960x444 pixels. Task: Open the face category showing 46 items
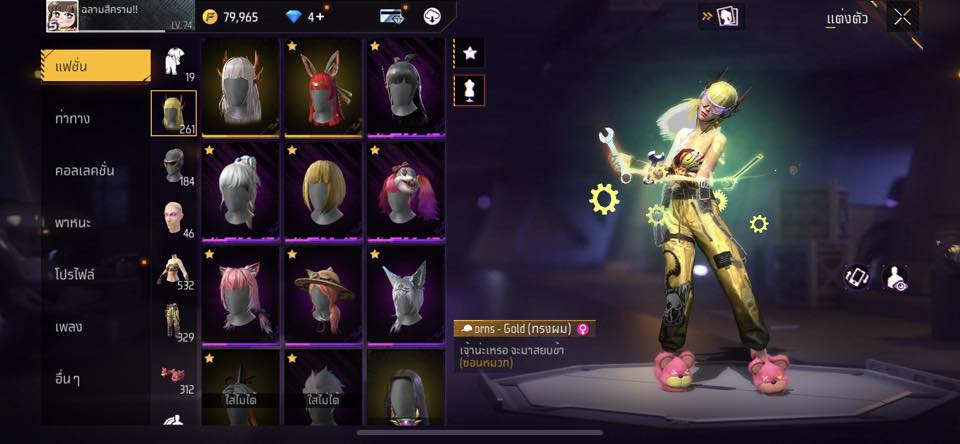174,218
